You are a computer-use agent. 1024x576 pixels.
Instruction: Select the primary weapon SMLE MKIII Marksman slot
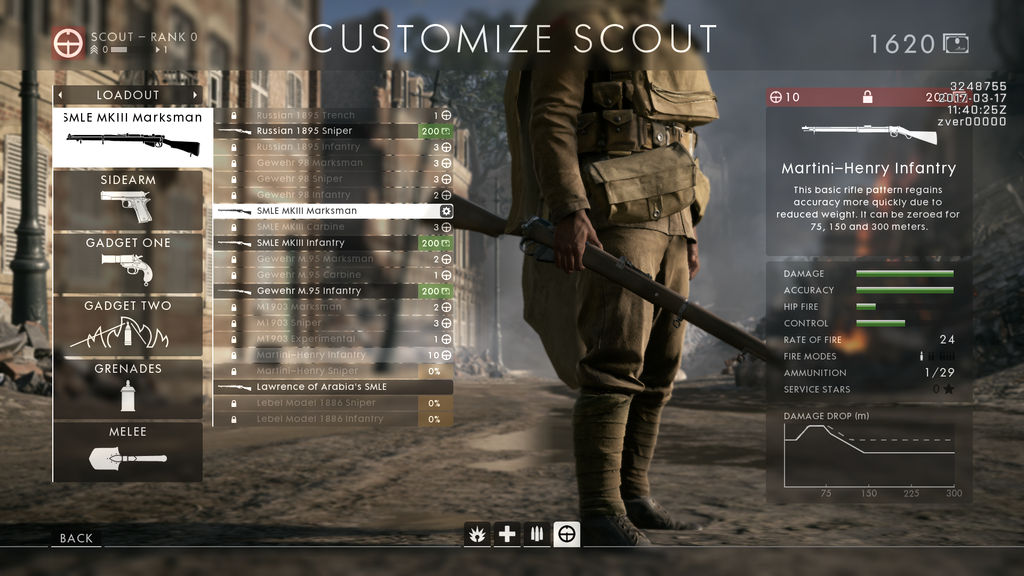(132, 137)
